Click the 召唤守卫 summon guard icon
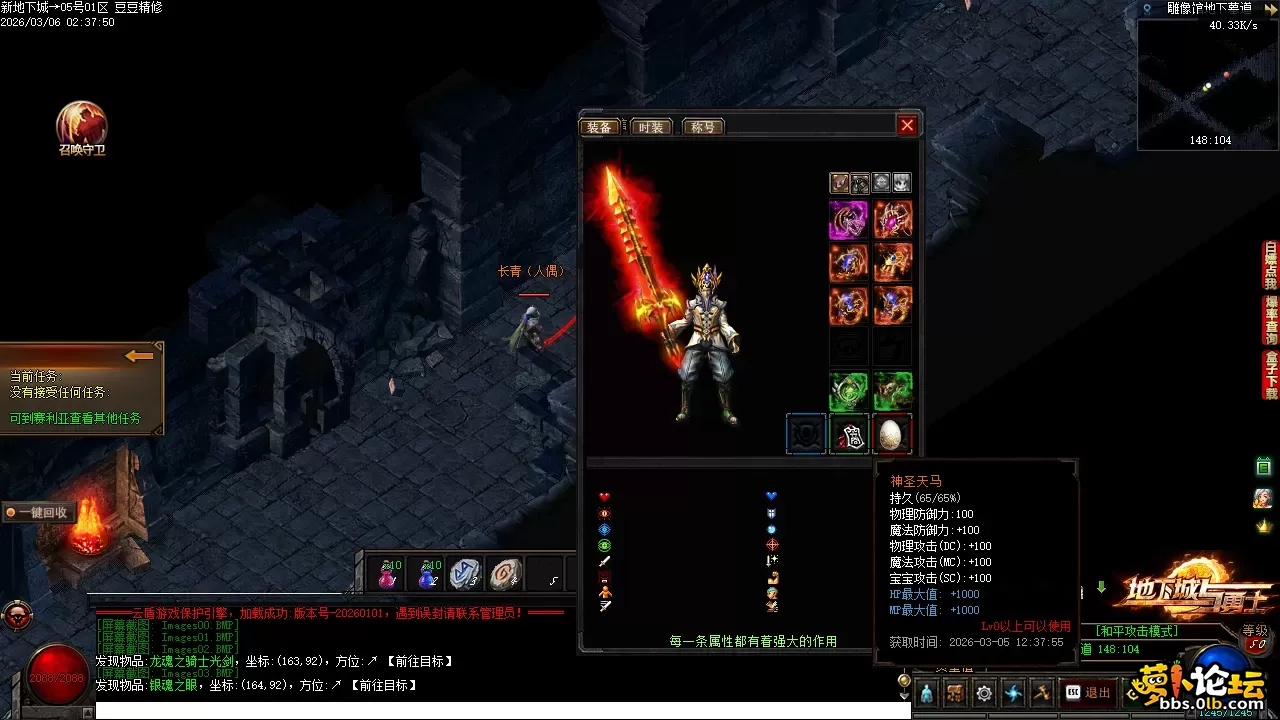This screenshot has width=1280, height=720. coord(82,128)
